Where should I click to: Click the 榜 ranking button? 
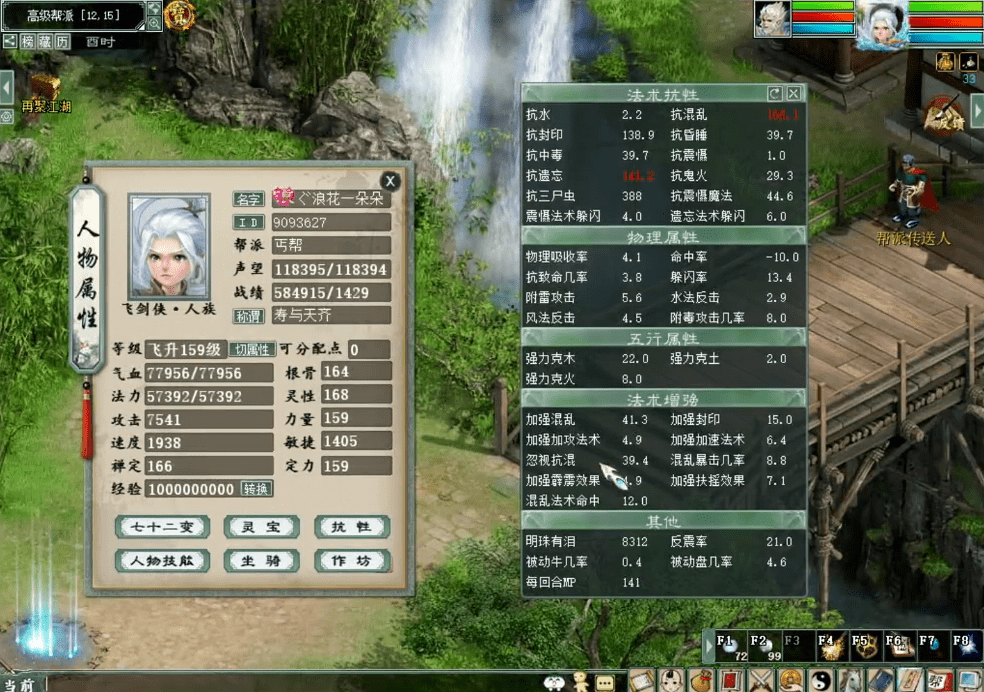click(x=28, y=41)
